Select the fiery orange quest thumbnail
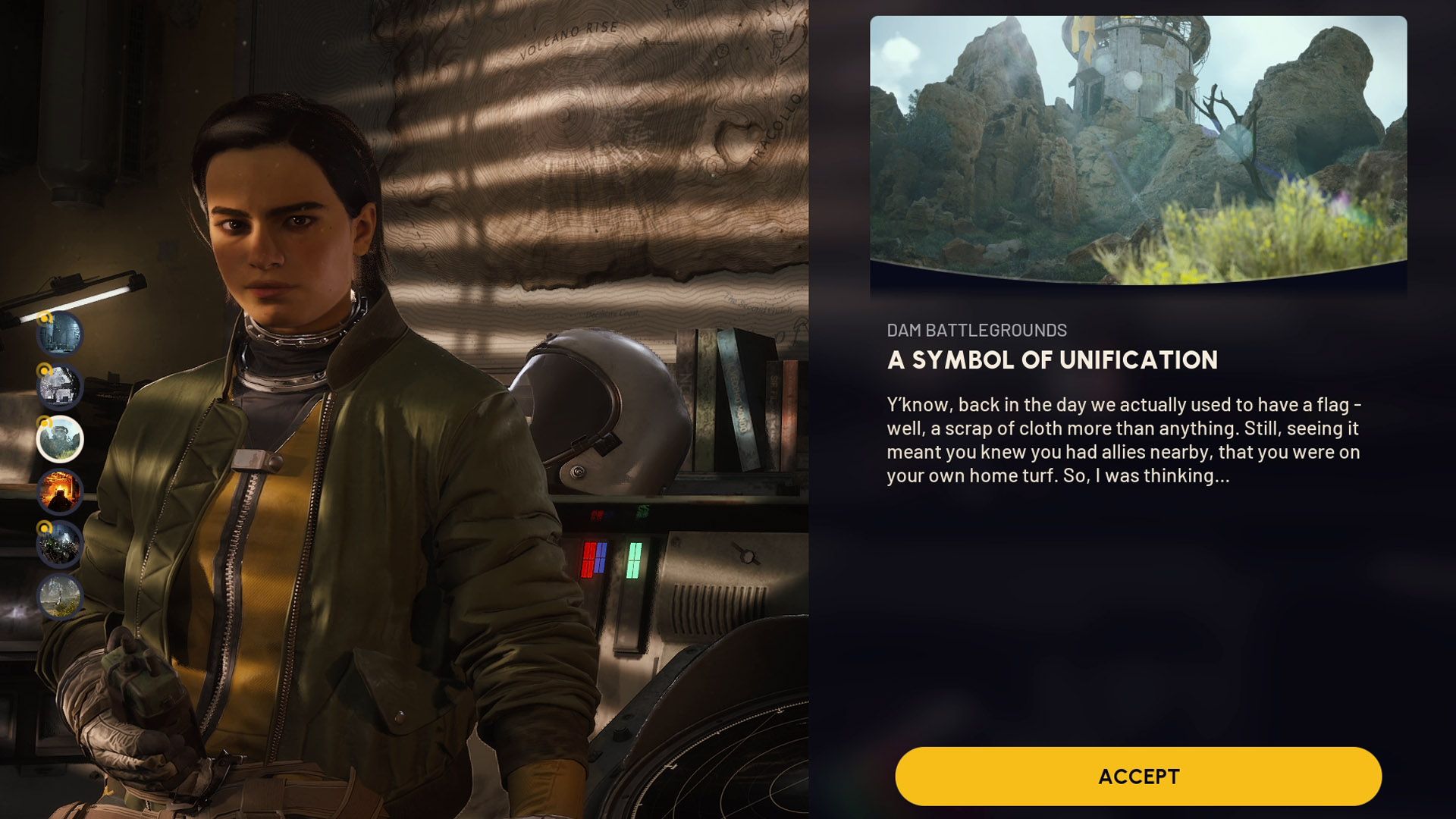Image resolution: width=1456 pixels, height=819 pixels. 60,491
